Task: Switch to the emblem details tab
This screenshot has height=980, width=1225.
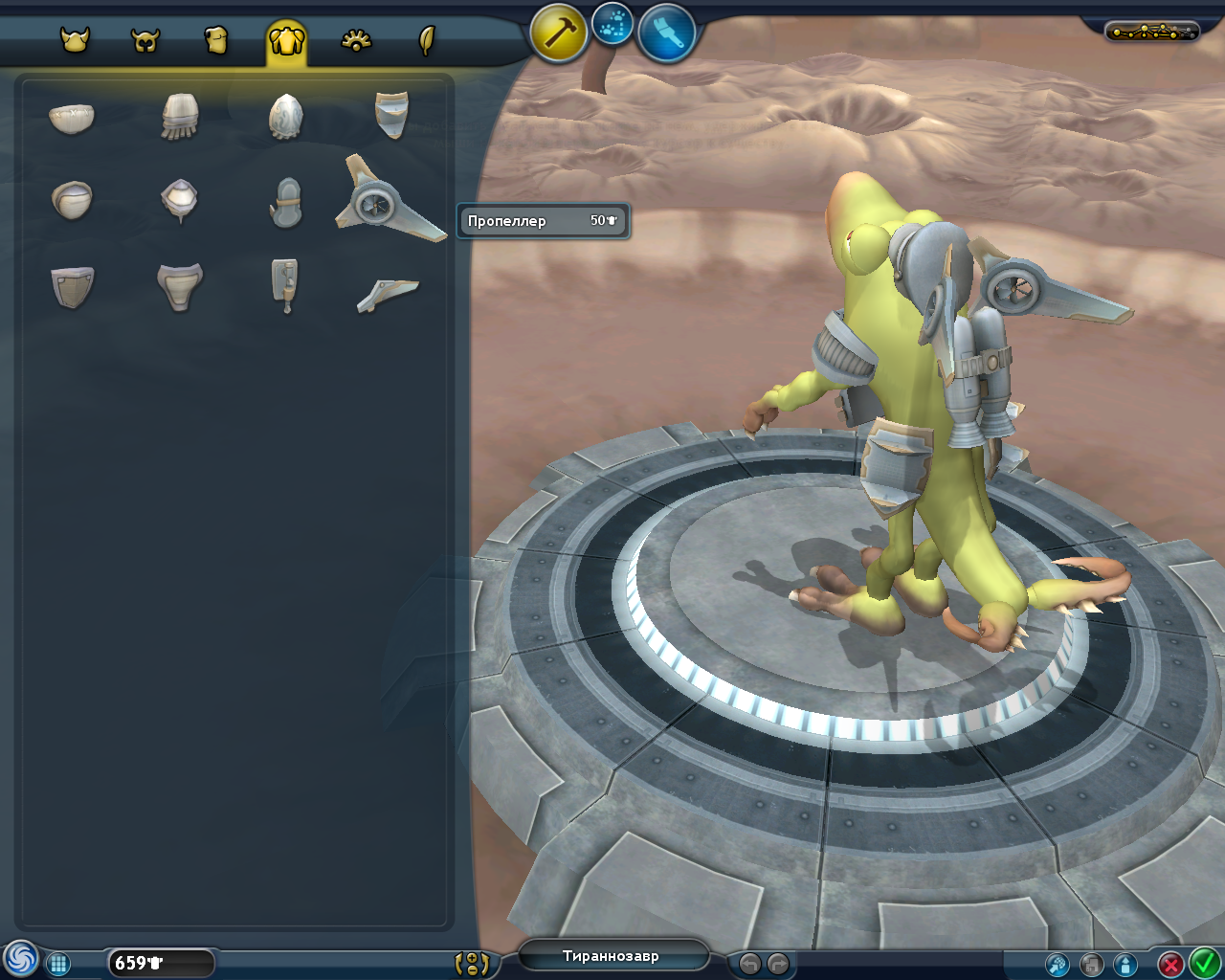Action: click(356, 40)
